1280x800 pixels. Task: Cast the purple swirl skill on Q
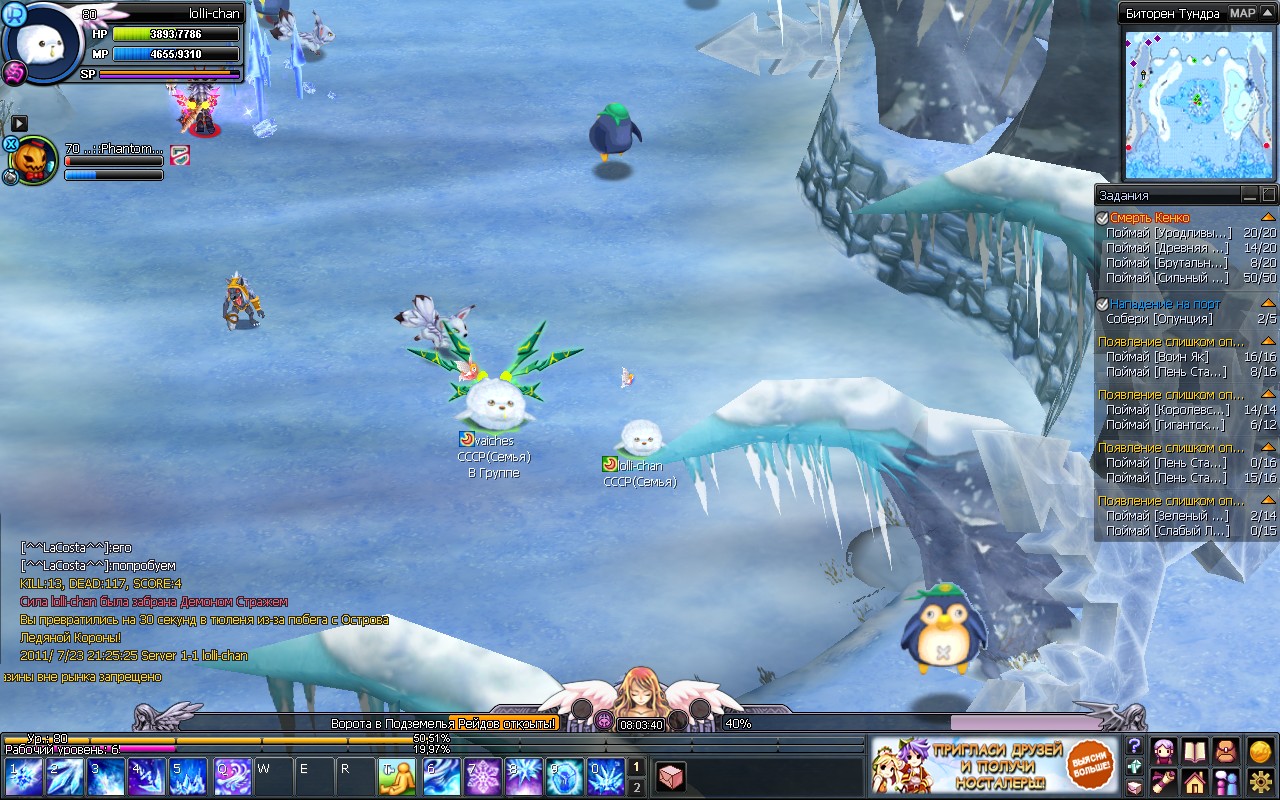coord(233,777)
